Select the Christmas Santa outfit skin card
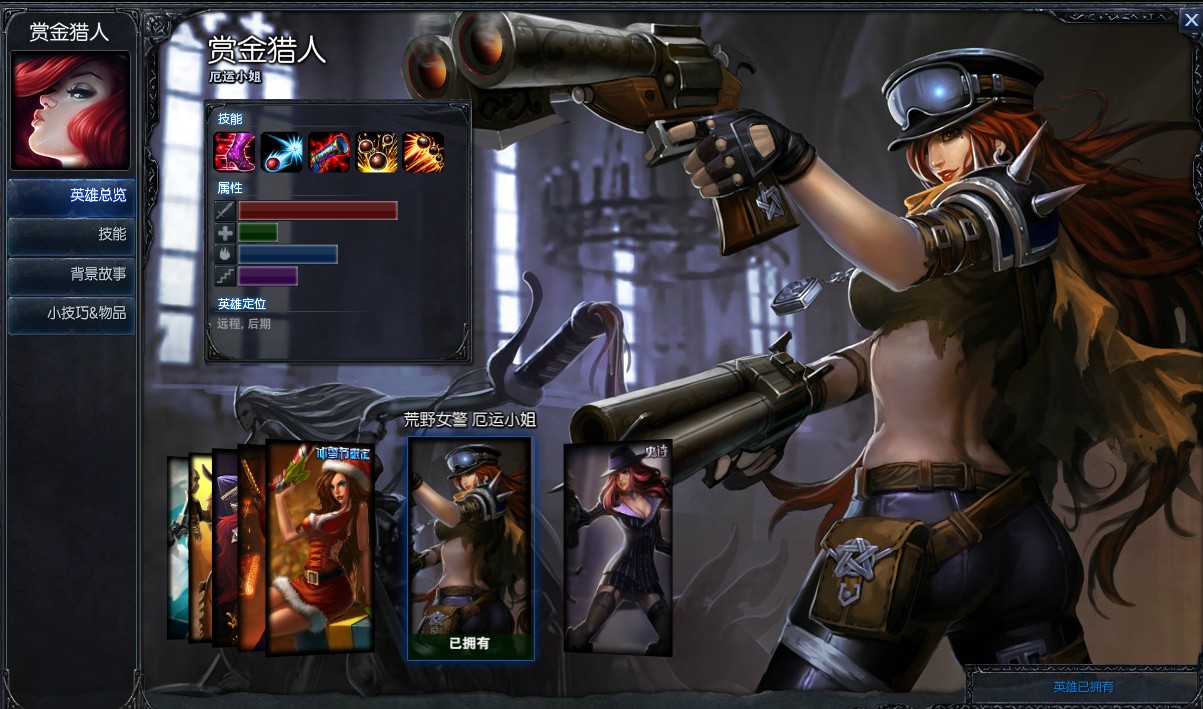 321,548
